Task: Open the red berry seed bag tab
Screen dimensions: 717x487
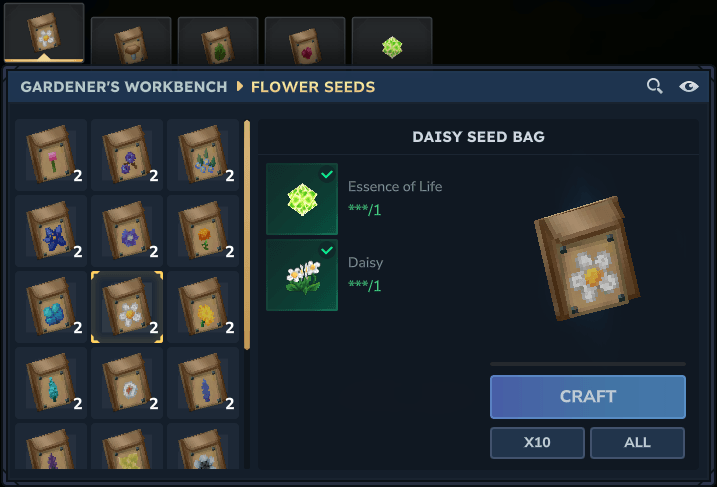Action: click(x=305, y=42)
